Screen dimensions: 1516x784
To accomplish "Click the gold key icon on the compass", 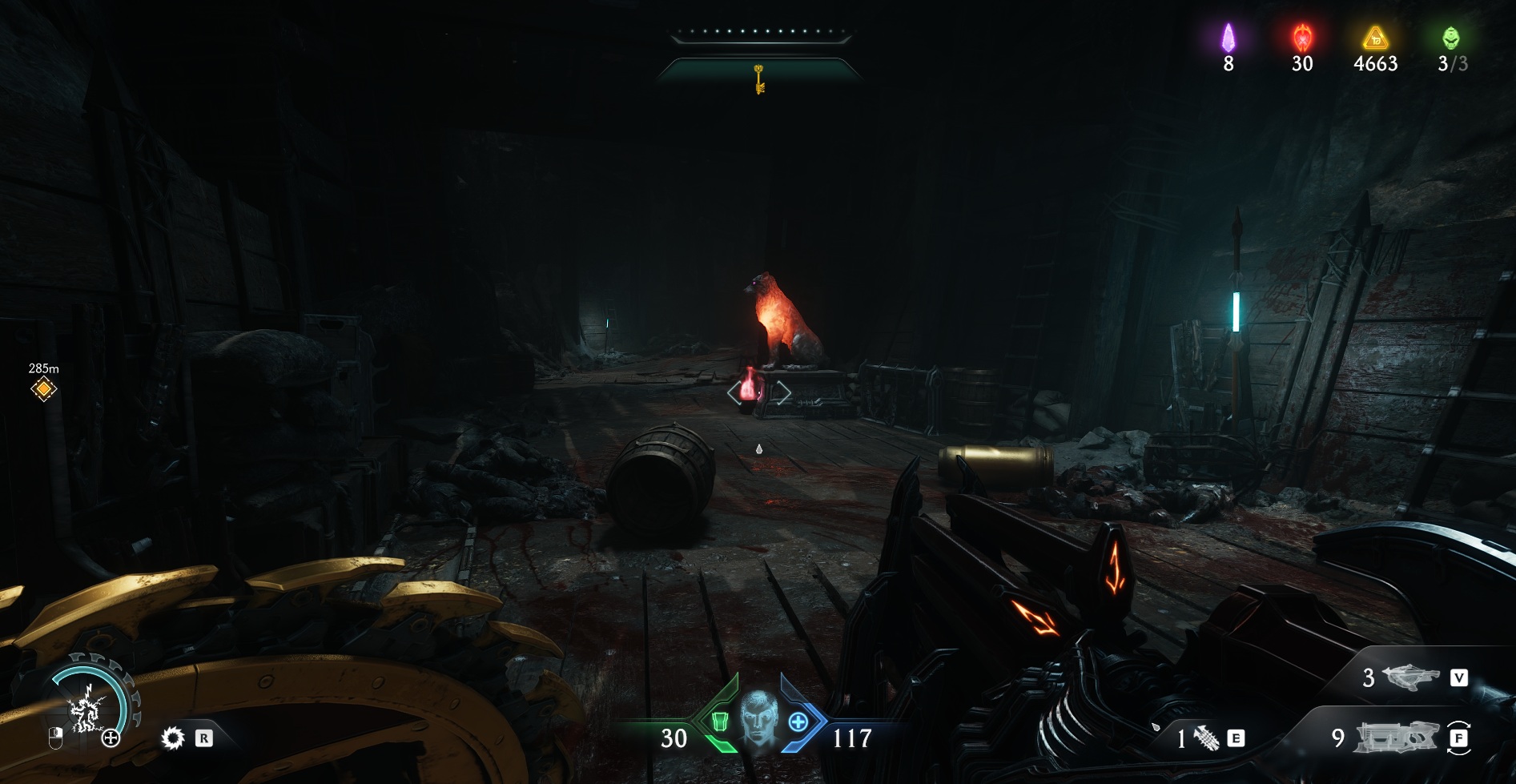I will coord(758,79).
